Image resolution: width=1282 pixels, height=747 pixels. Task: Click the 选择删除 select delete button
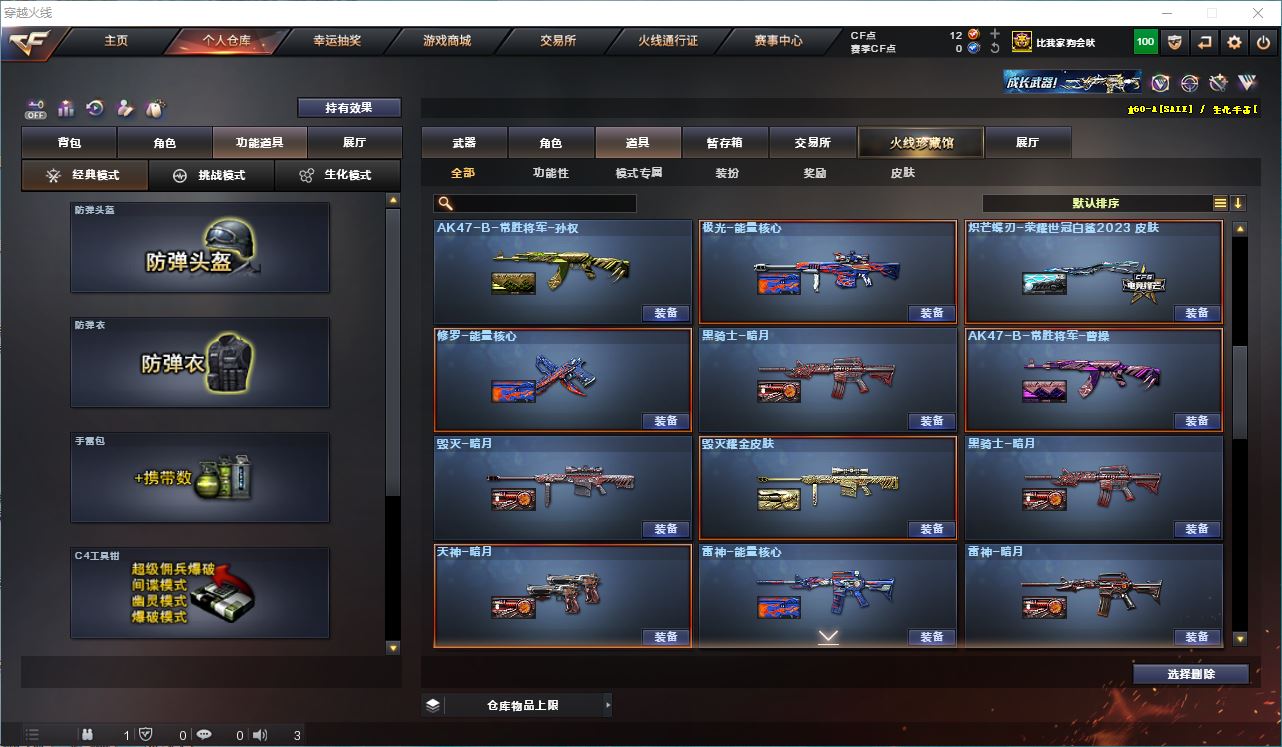pyautogui.click(x=1190, y=674)
